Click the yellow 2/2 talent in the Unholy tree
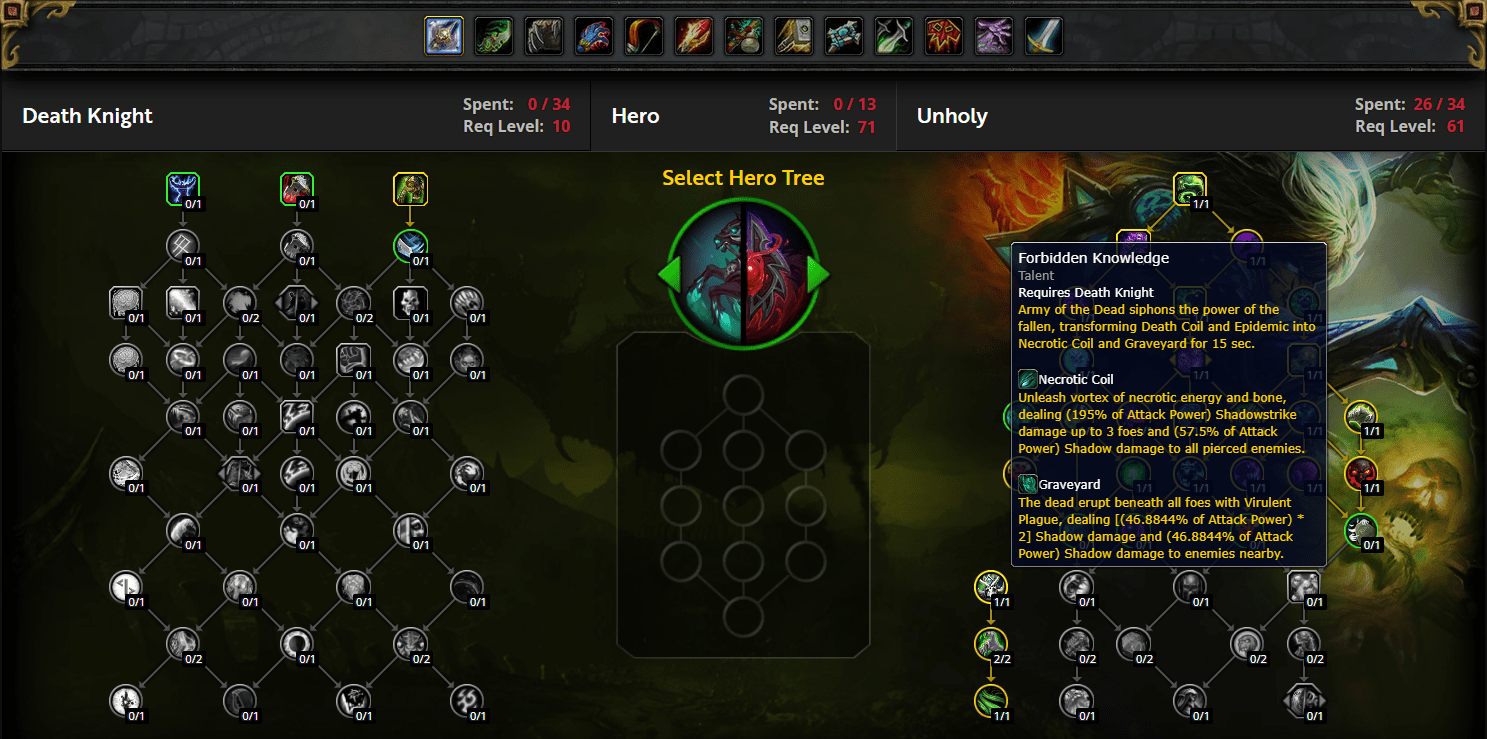Viewport: 1487px width, 739px height. point(990,645)
